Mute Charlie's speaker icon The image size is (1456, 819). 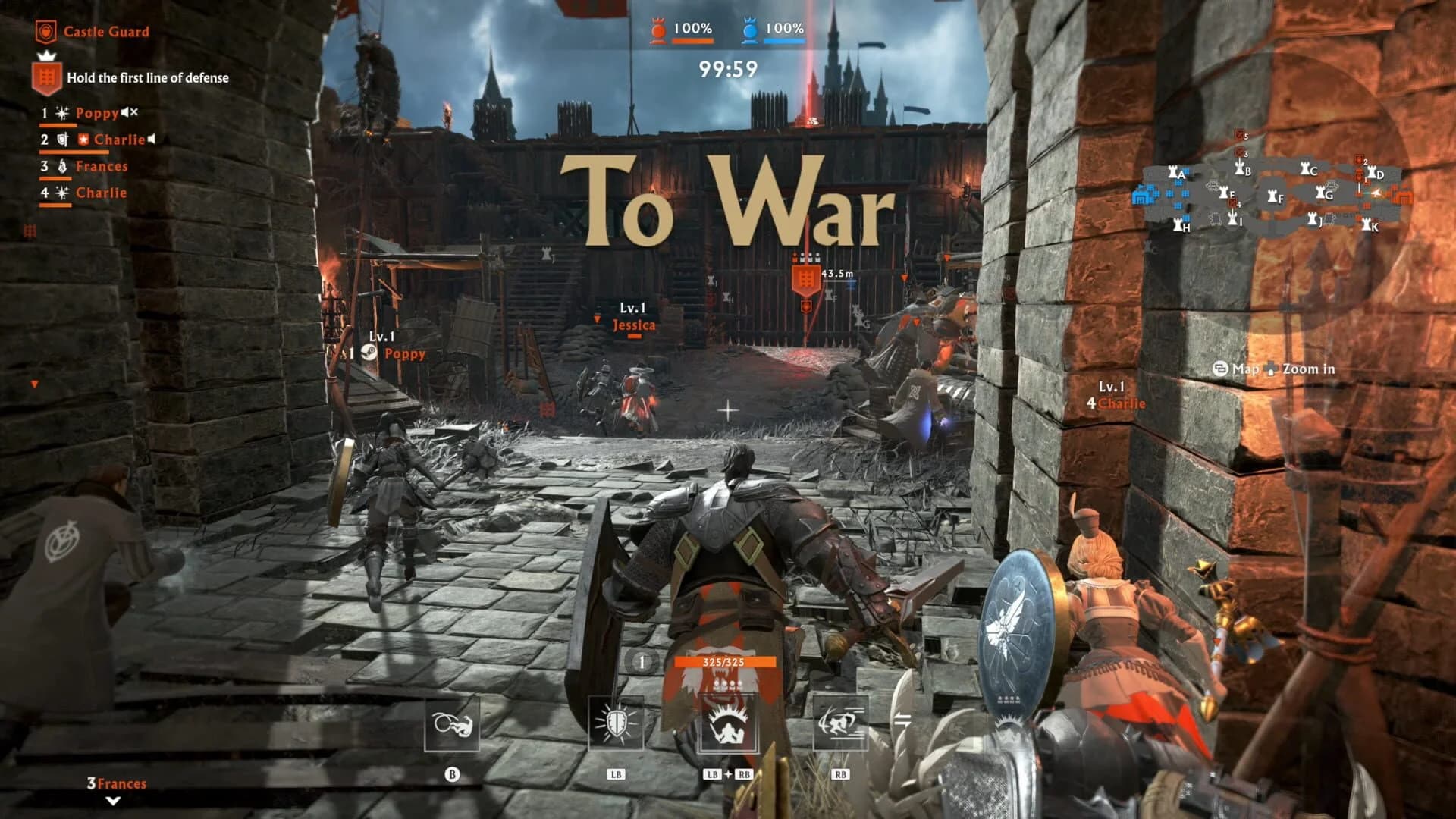click(x=152, y=139)
